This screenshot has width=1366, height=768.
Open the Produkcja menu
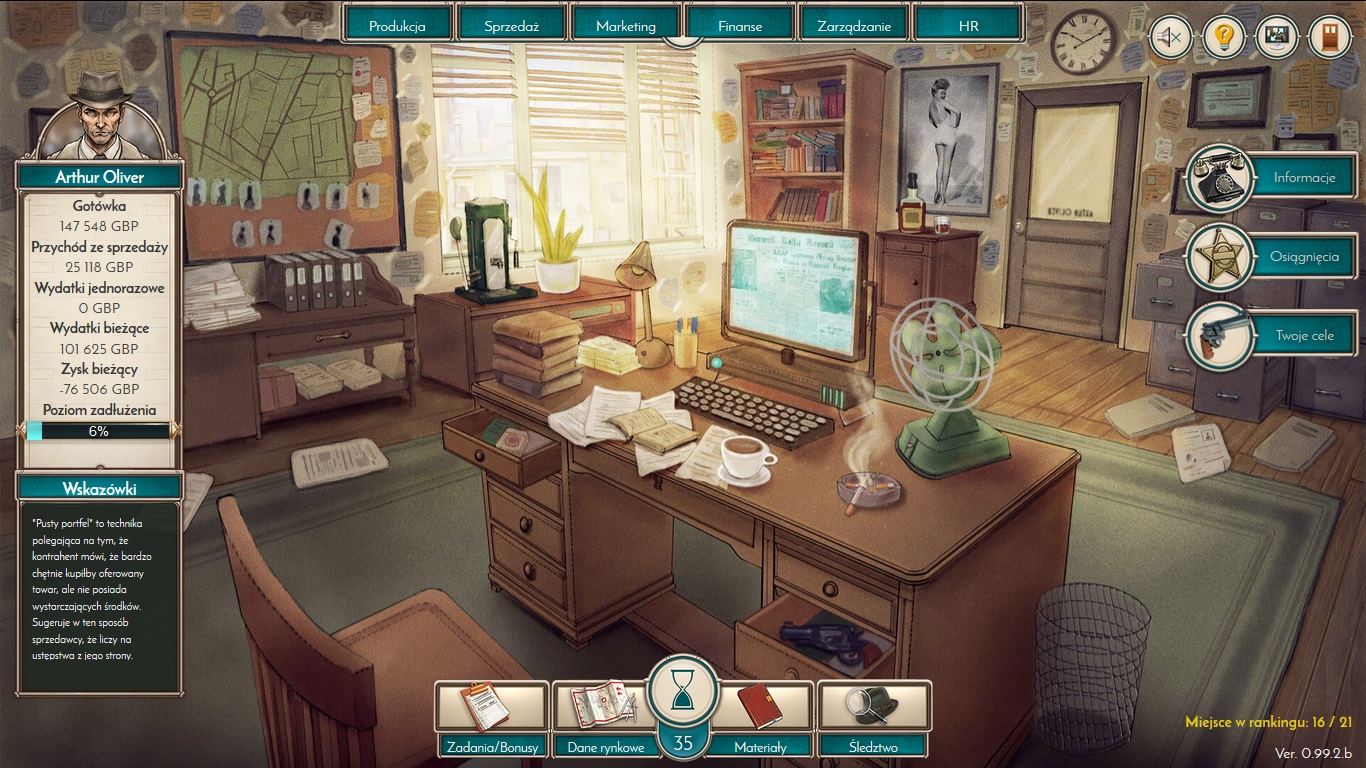pyautogui.click(x=398, y=25)
